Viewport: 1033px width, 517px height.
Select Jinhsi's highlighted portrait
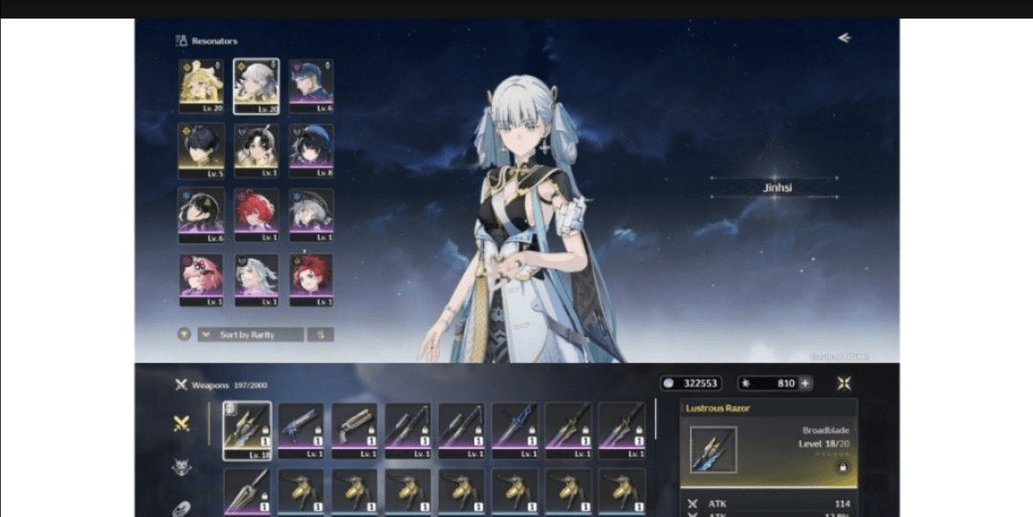[256, 84]
